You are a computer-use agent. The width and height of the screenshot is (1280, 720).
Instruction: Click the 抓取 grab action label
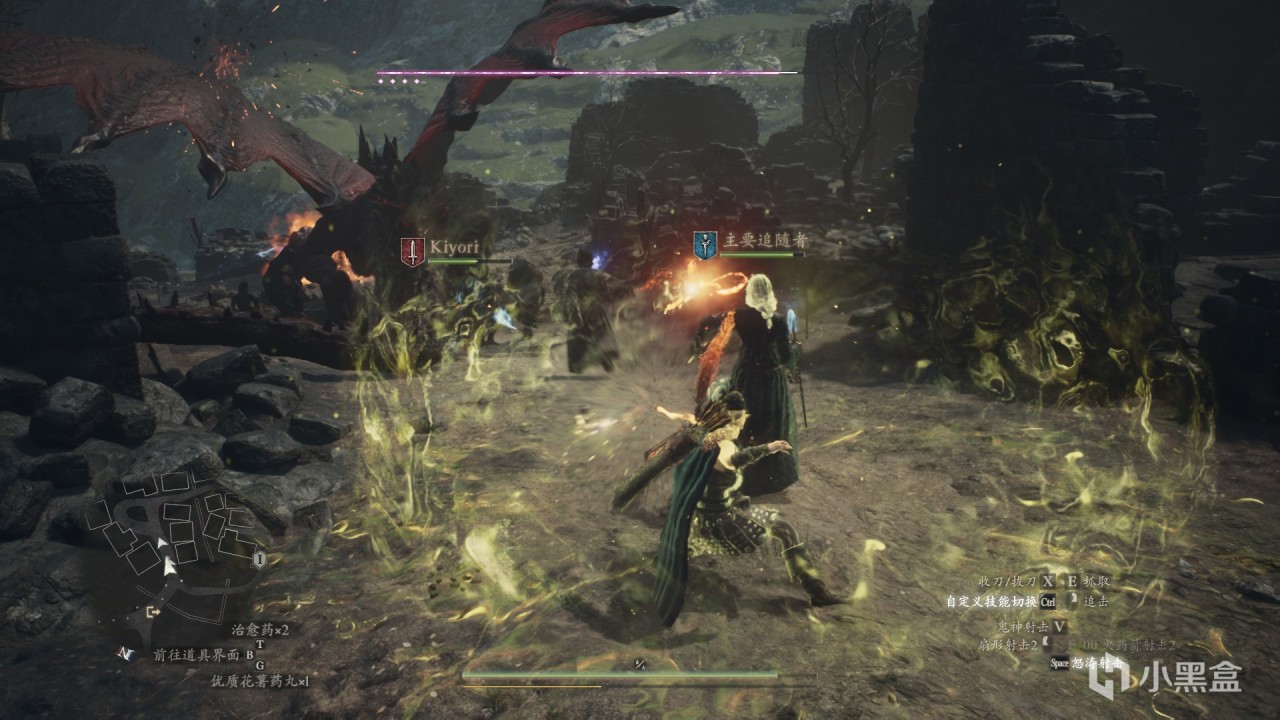(1097, 581)
